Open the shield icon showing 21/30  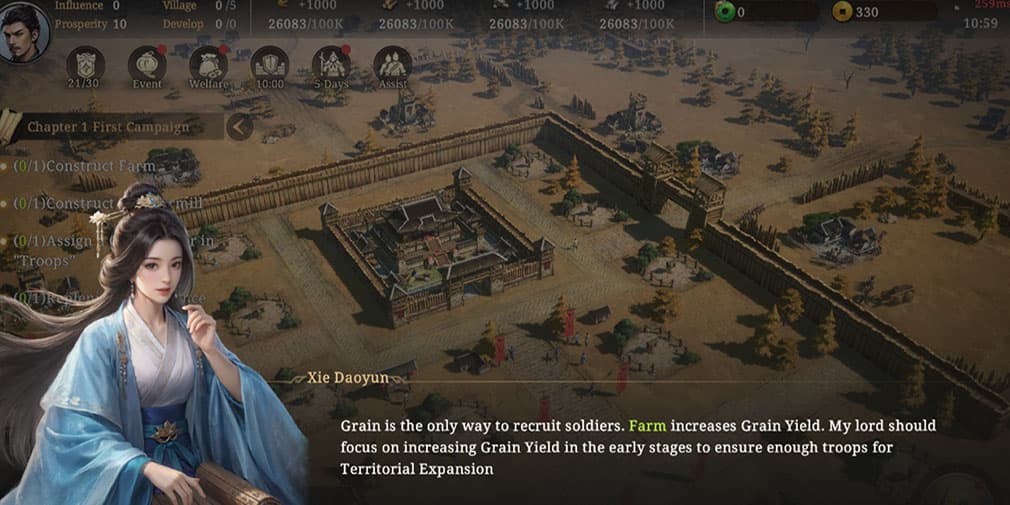85,66
